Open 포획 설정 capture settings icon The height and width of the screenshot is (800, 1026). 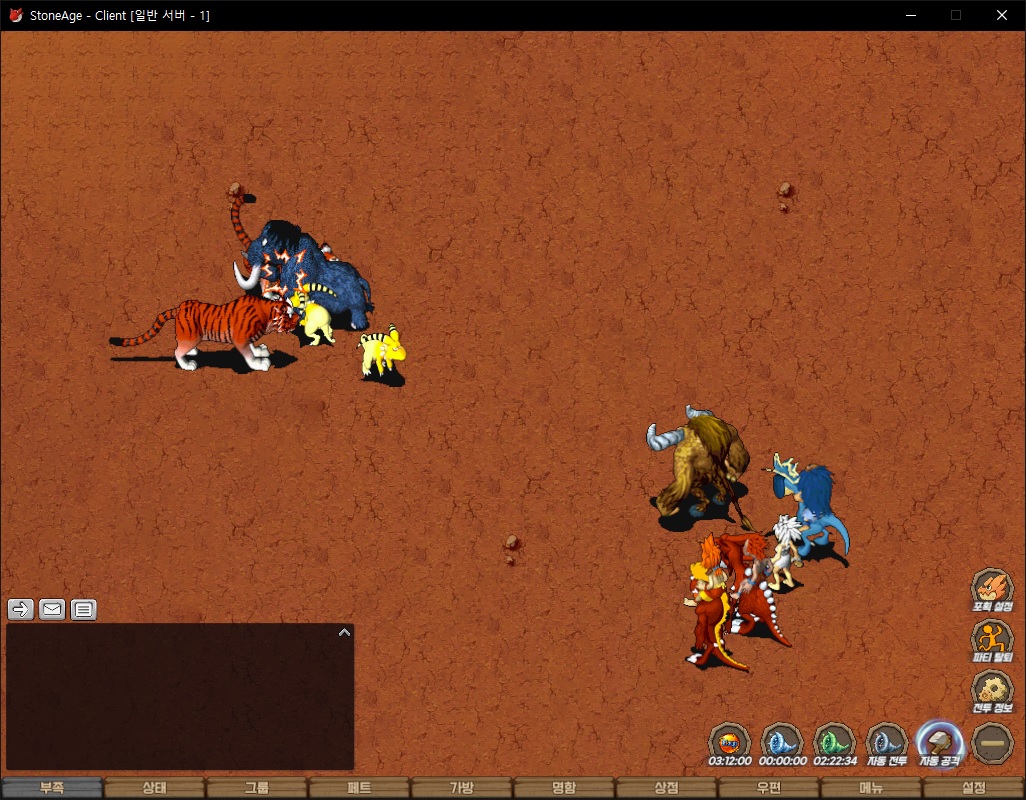pyautogui.click(x=992, y=588)
